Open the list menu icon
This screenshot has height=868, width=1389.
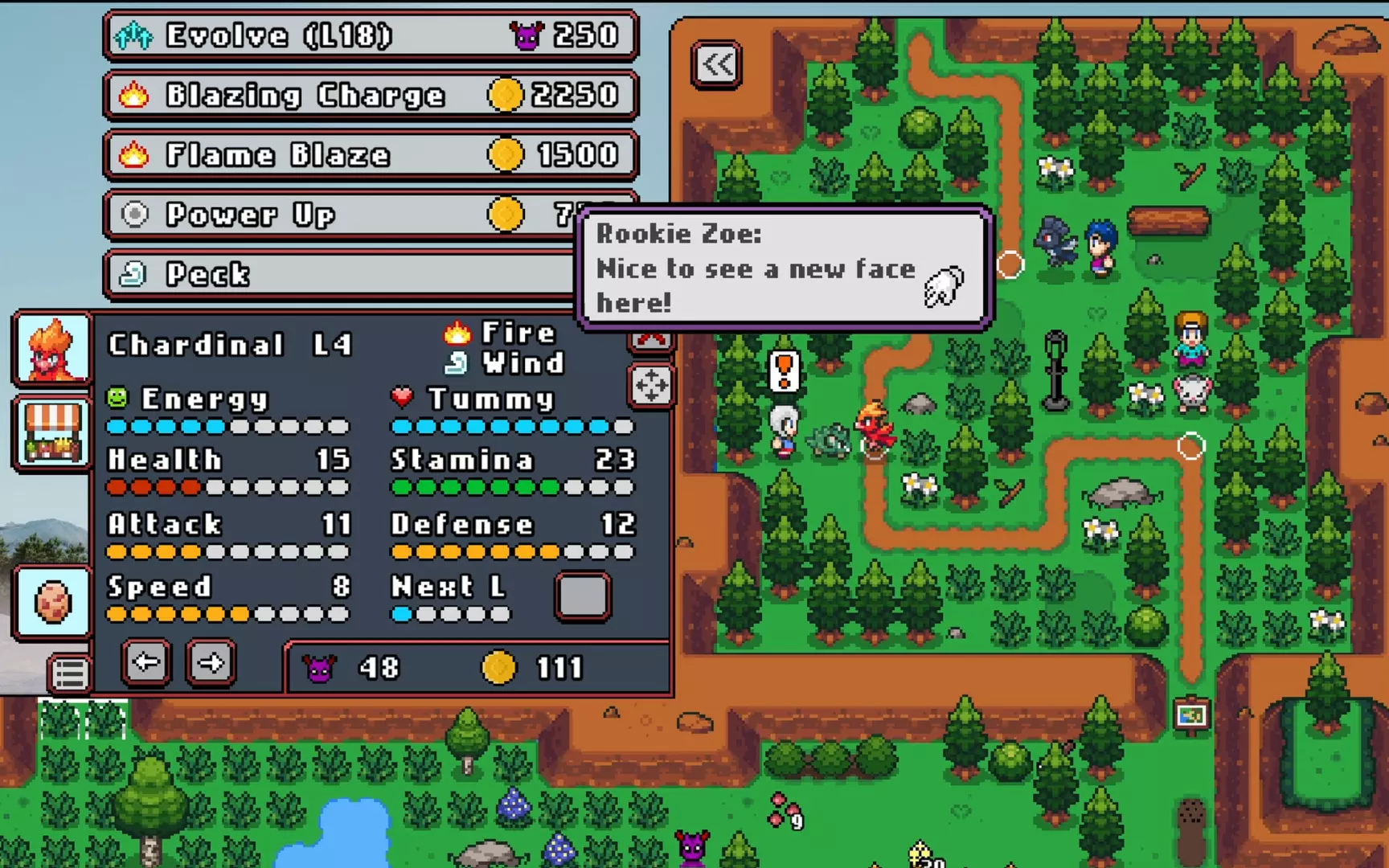pos(68,672)
